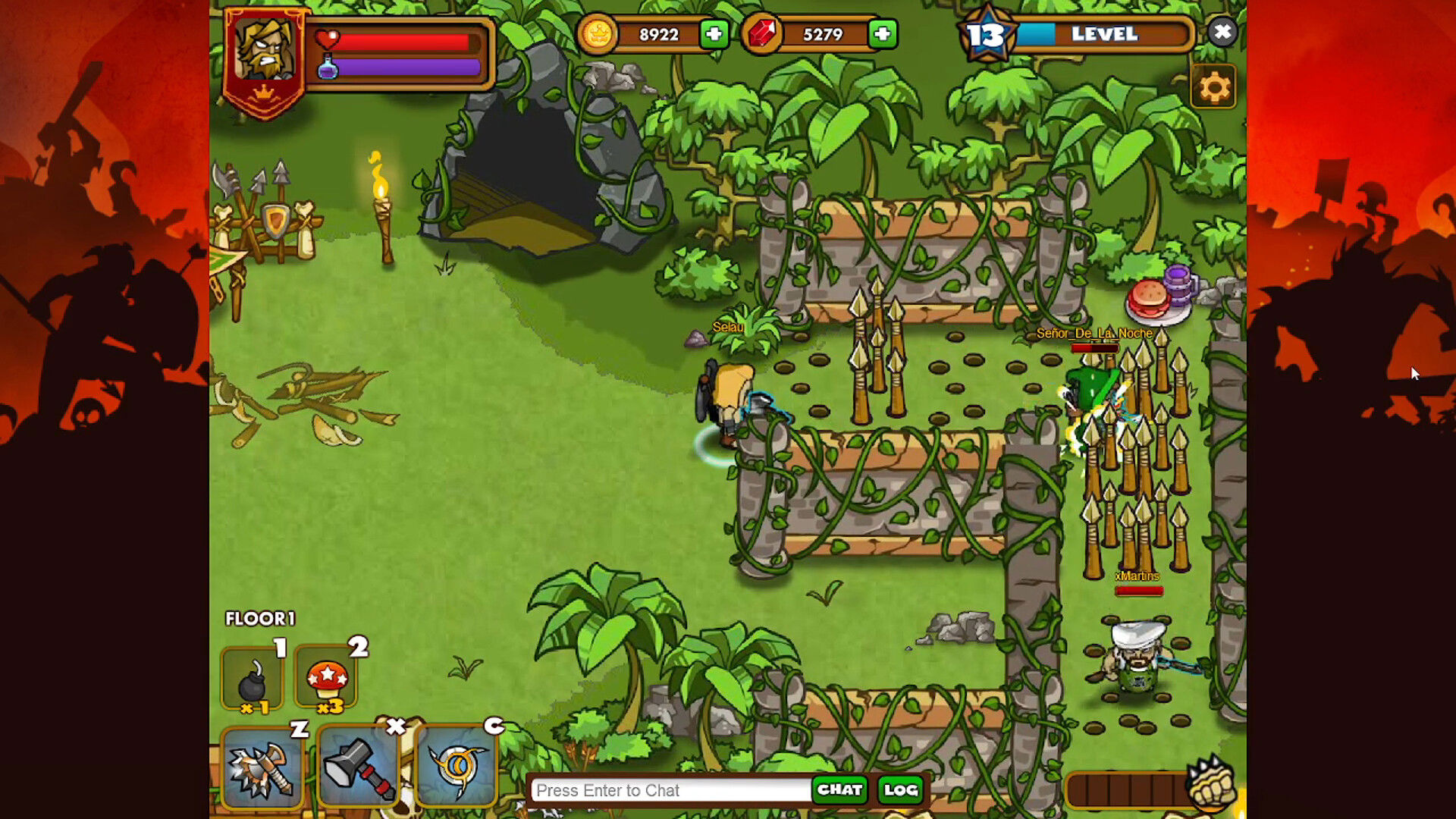
Task: Use the star mushroom item in slot 2
Action: tap(328, 680)
